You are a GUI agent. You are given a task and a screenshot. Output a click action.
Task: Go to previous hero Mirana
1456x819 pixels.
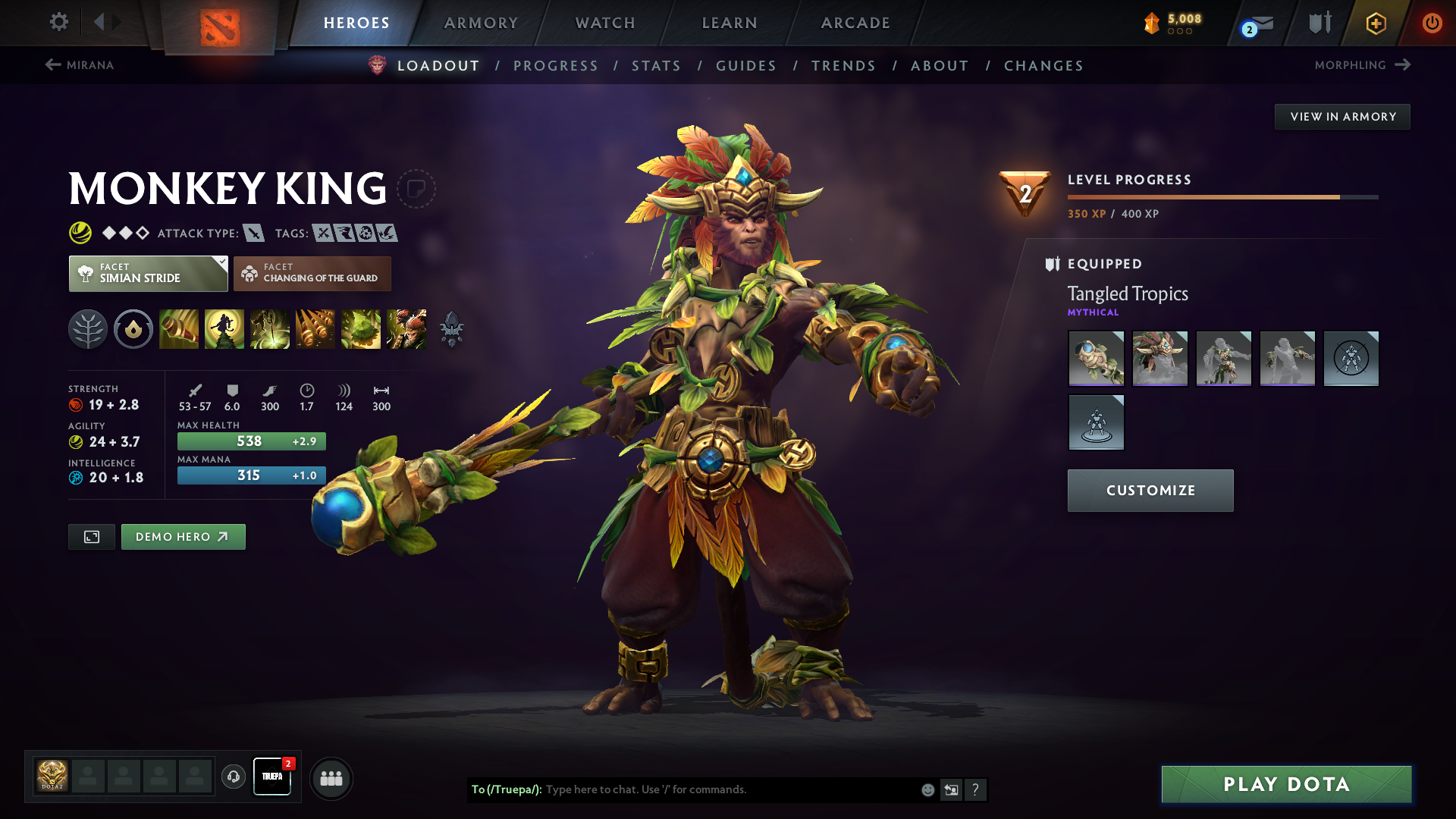coord(80,65)
